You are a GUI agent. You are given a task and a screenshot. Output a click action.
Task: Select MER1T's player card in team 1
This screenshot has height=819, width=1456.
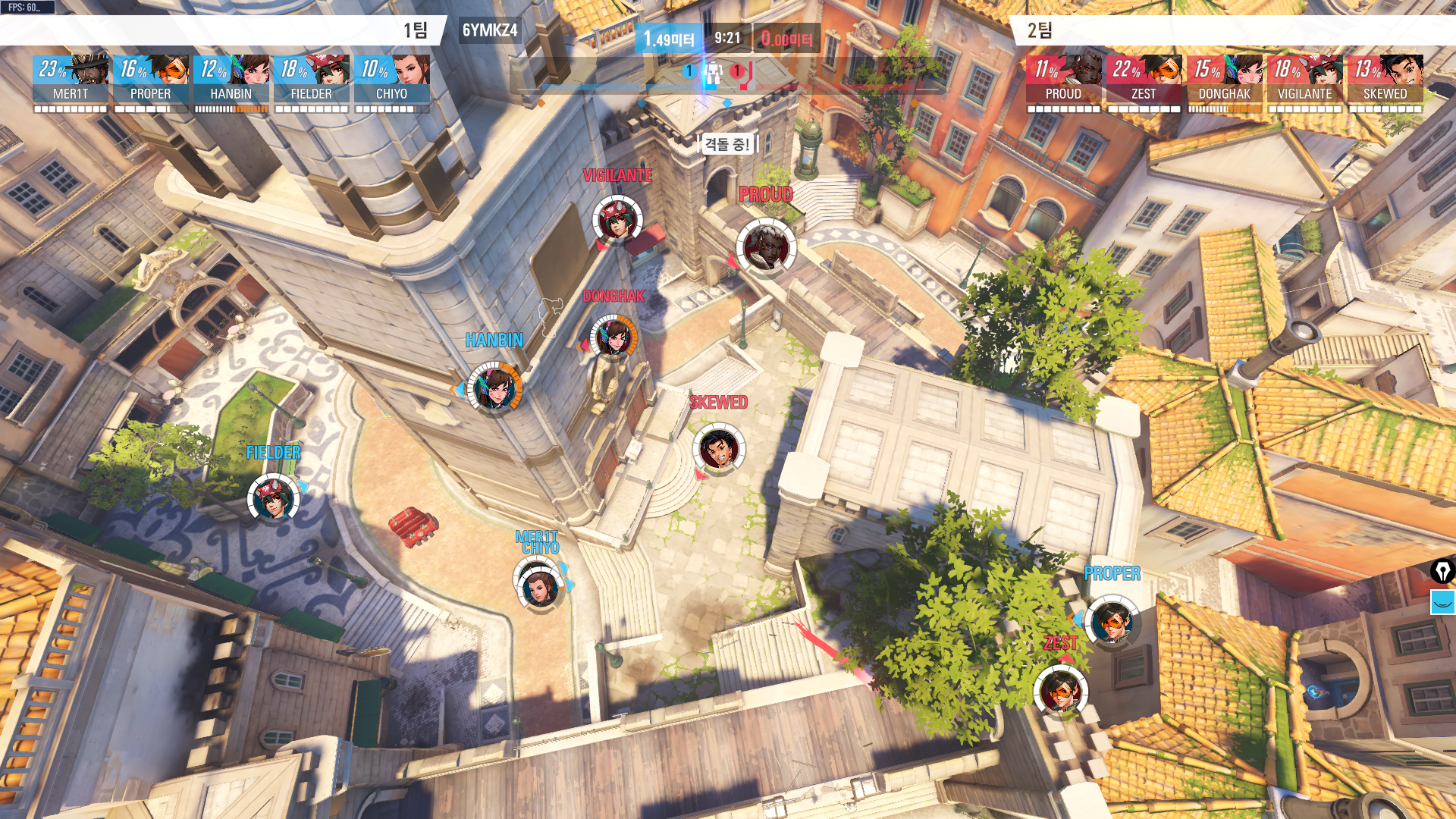[71, 81]
